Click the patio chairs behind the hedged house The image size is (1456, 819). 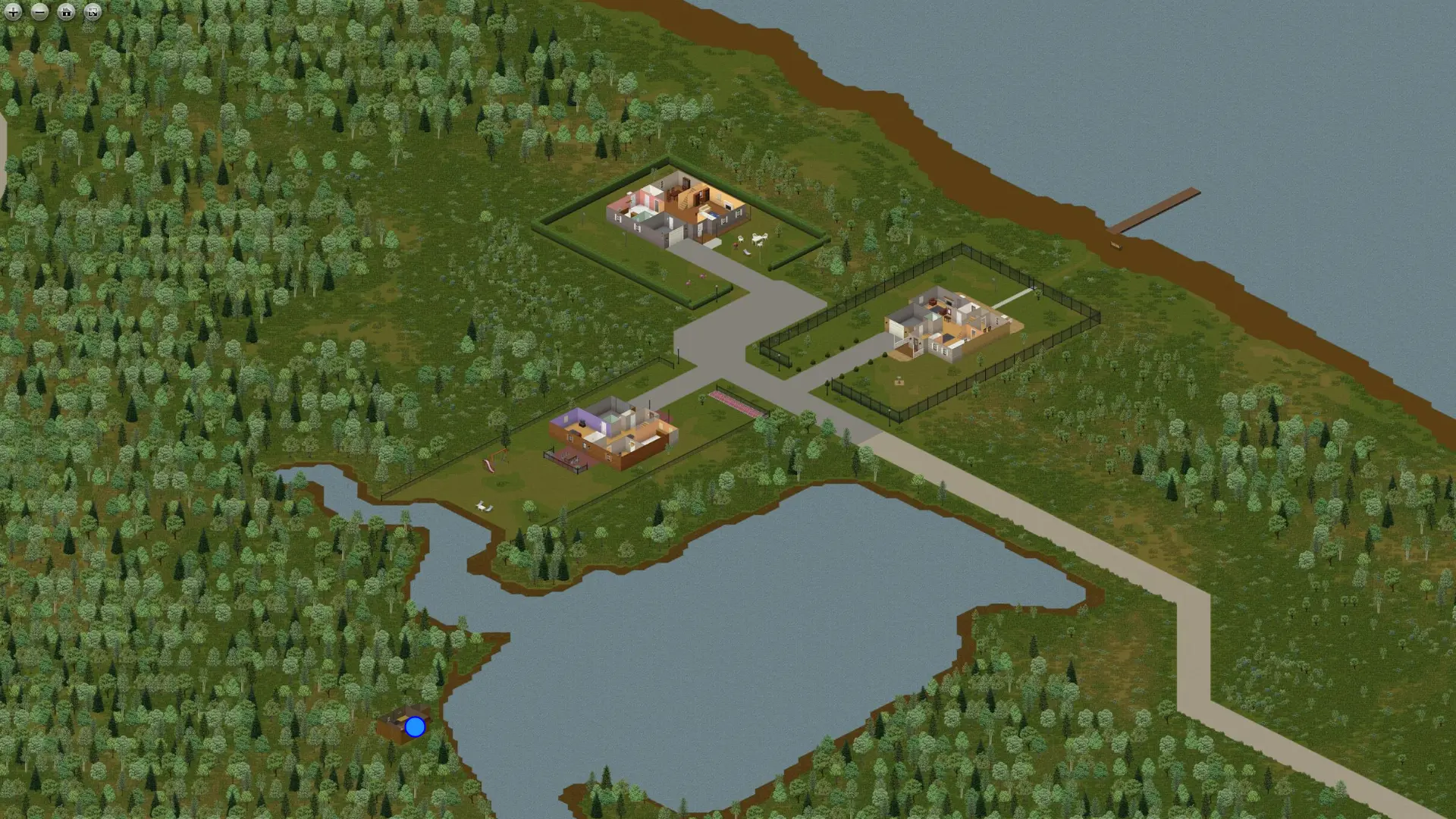[x=758, y=239]
